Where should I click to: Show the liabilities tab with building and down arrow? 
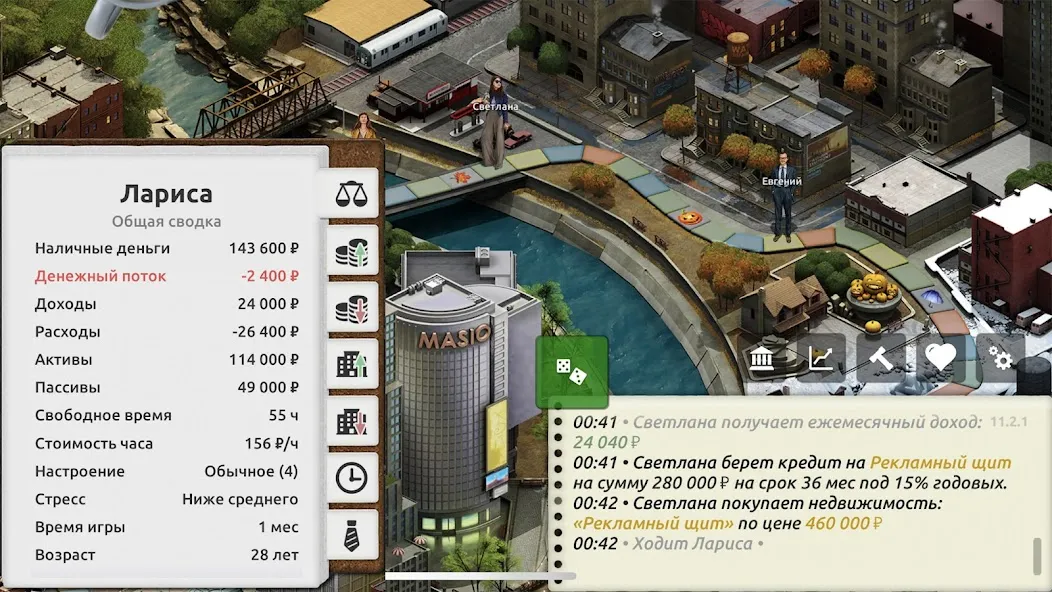[x=351, y=422]
